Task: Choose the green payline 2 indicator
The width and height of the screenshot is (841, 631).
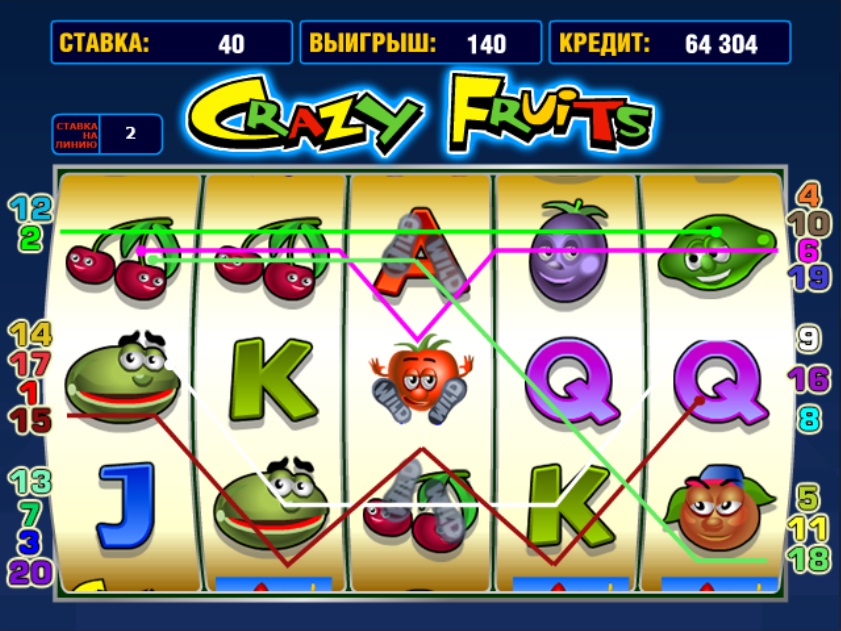Action: (x=30, y=238)
